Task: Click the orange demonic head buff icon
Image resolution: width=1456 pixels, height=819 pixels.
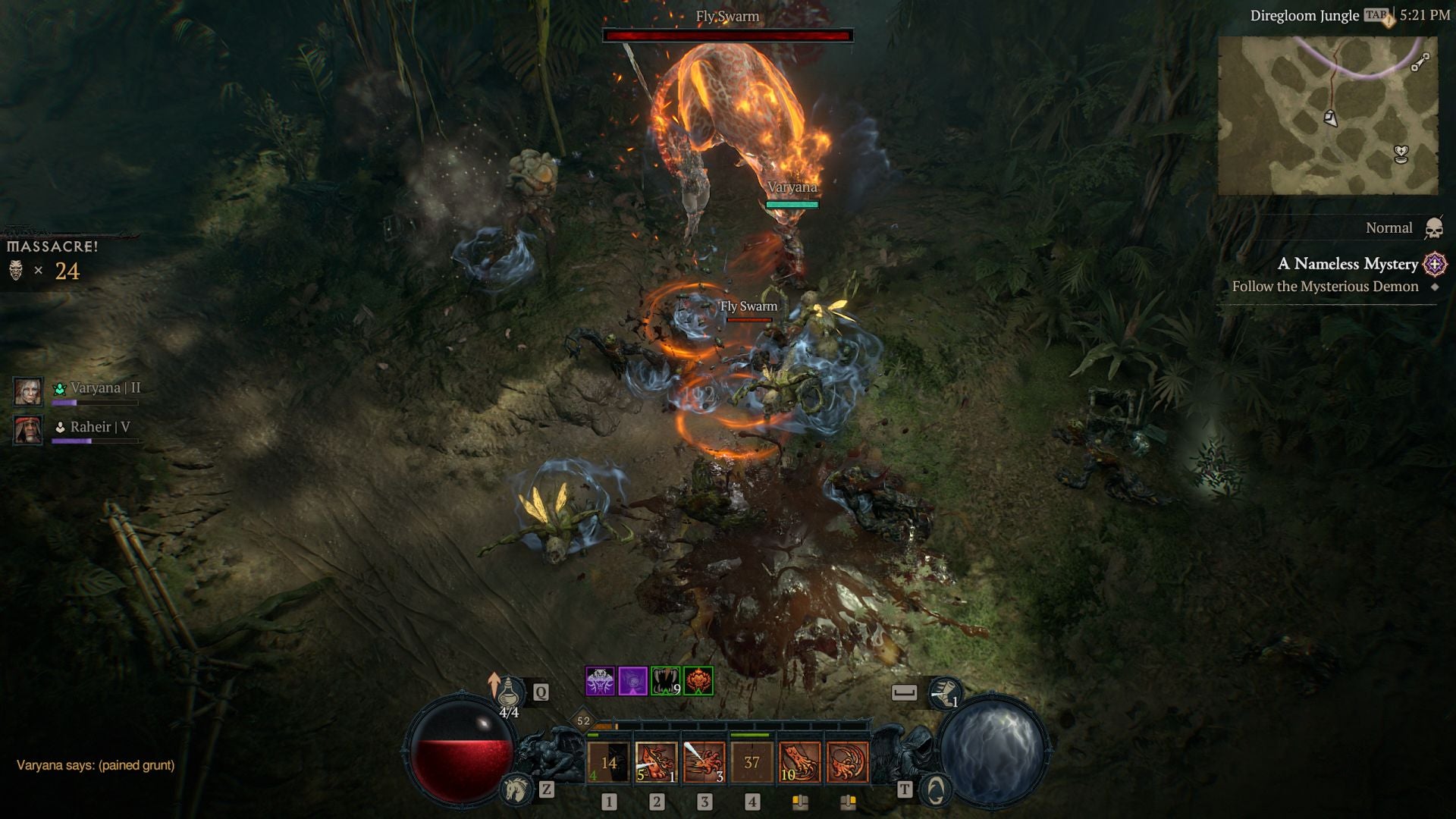Action: (698, 681)
